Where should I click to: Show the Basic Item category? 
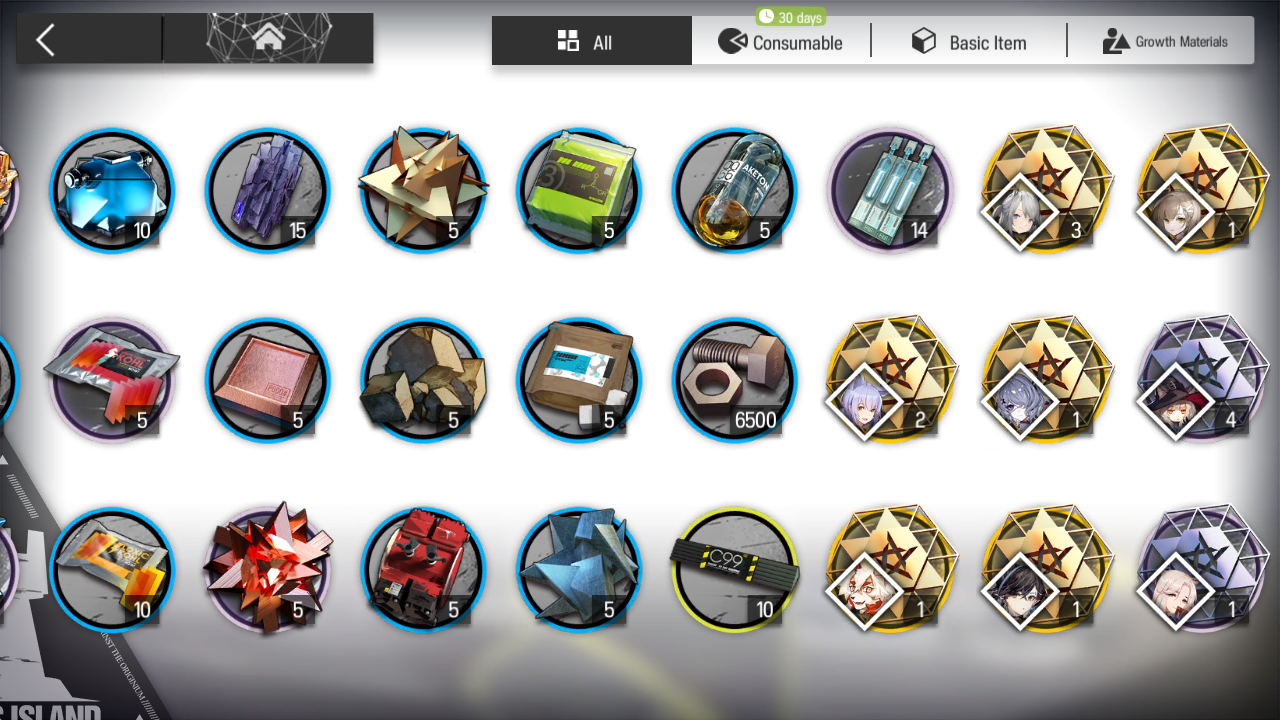click(968, 42)
